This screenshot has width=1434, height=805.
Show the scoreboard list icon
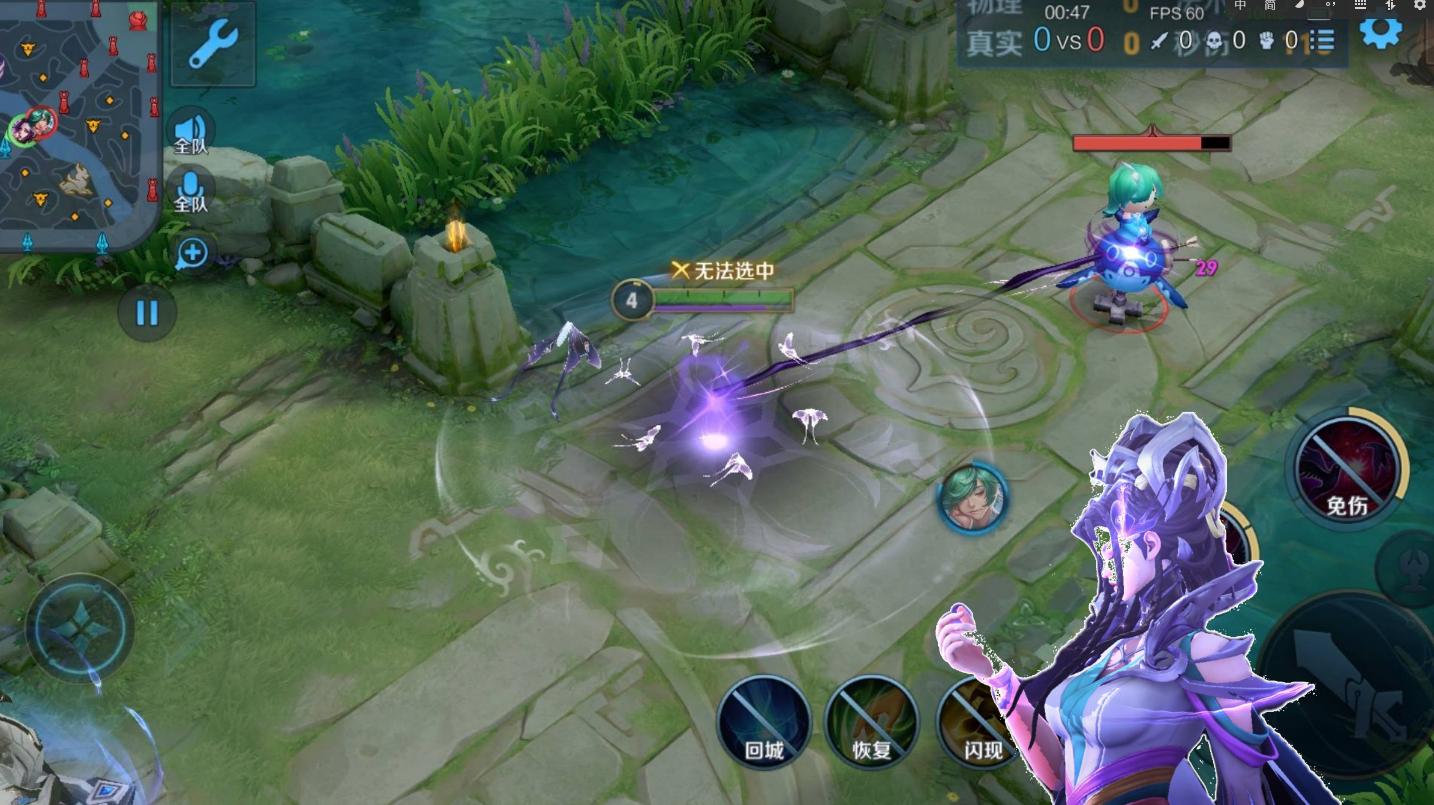pos(1324,40)
